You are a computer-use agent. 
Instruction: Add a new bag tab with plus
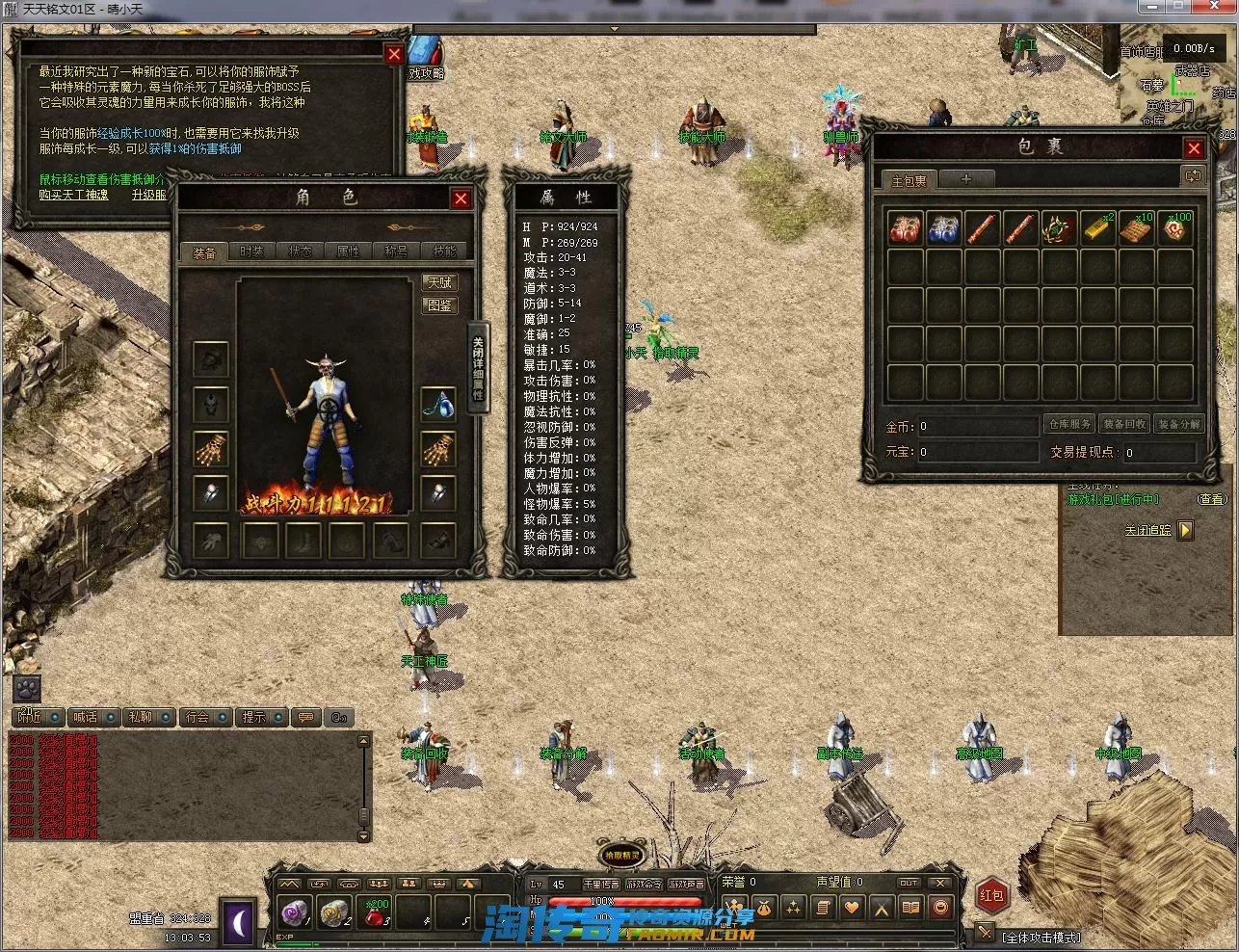[x=966, y=179]
